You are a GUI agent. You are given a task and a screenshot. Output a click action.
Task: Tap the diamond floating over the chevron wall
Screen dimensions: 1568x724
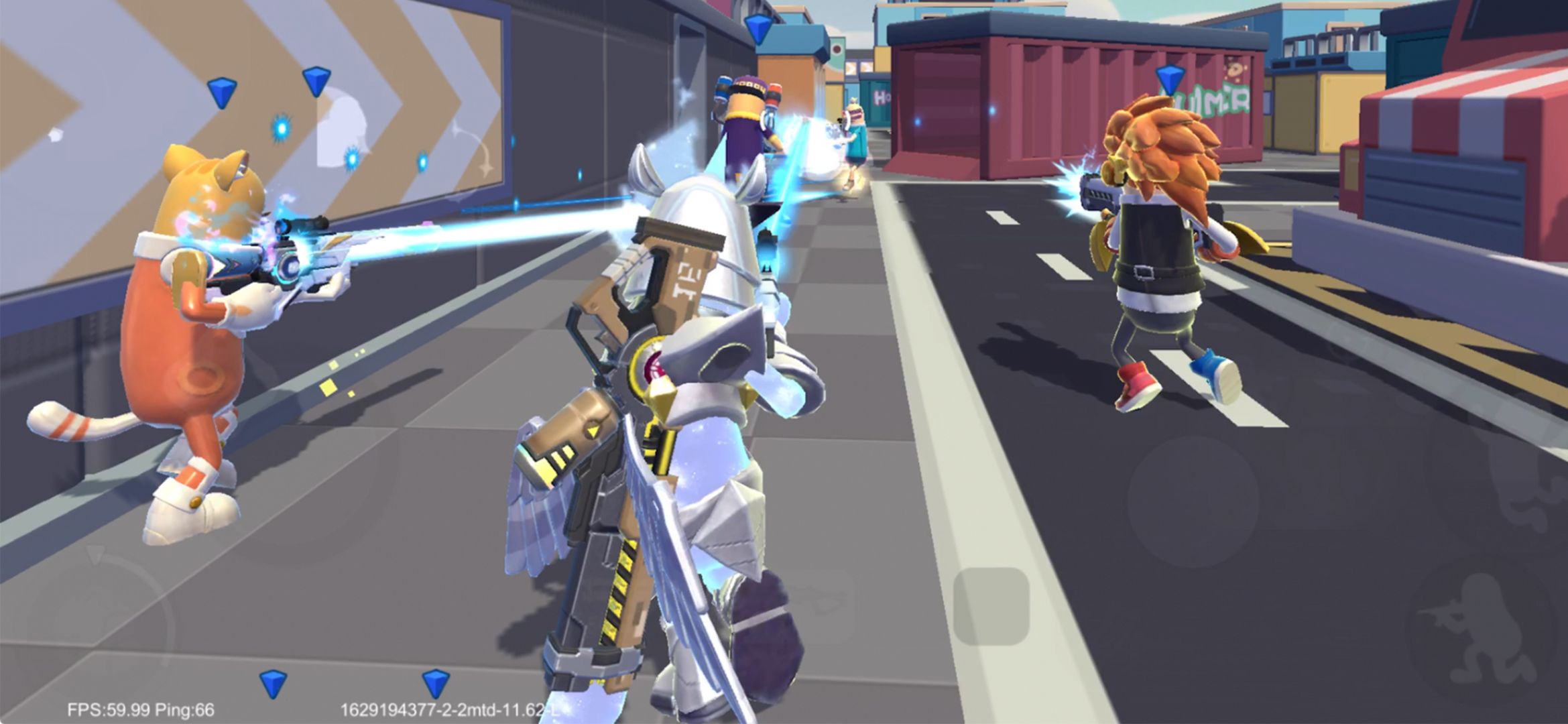pyautogui.click(x=223, y=93)
